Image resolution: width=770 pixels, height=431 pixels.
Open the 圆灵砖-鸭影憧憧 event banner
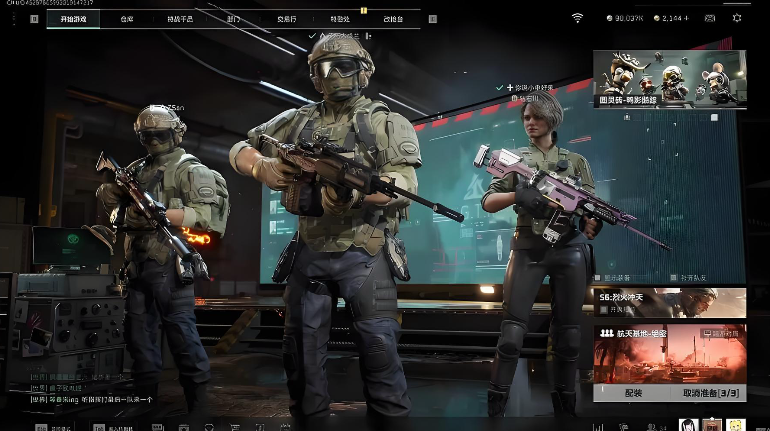(669, 79)
